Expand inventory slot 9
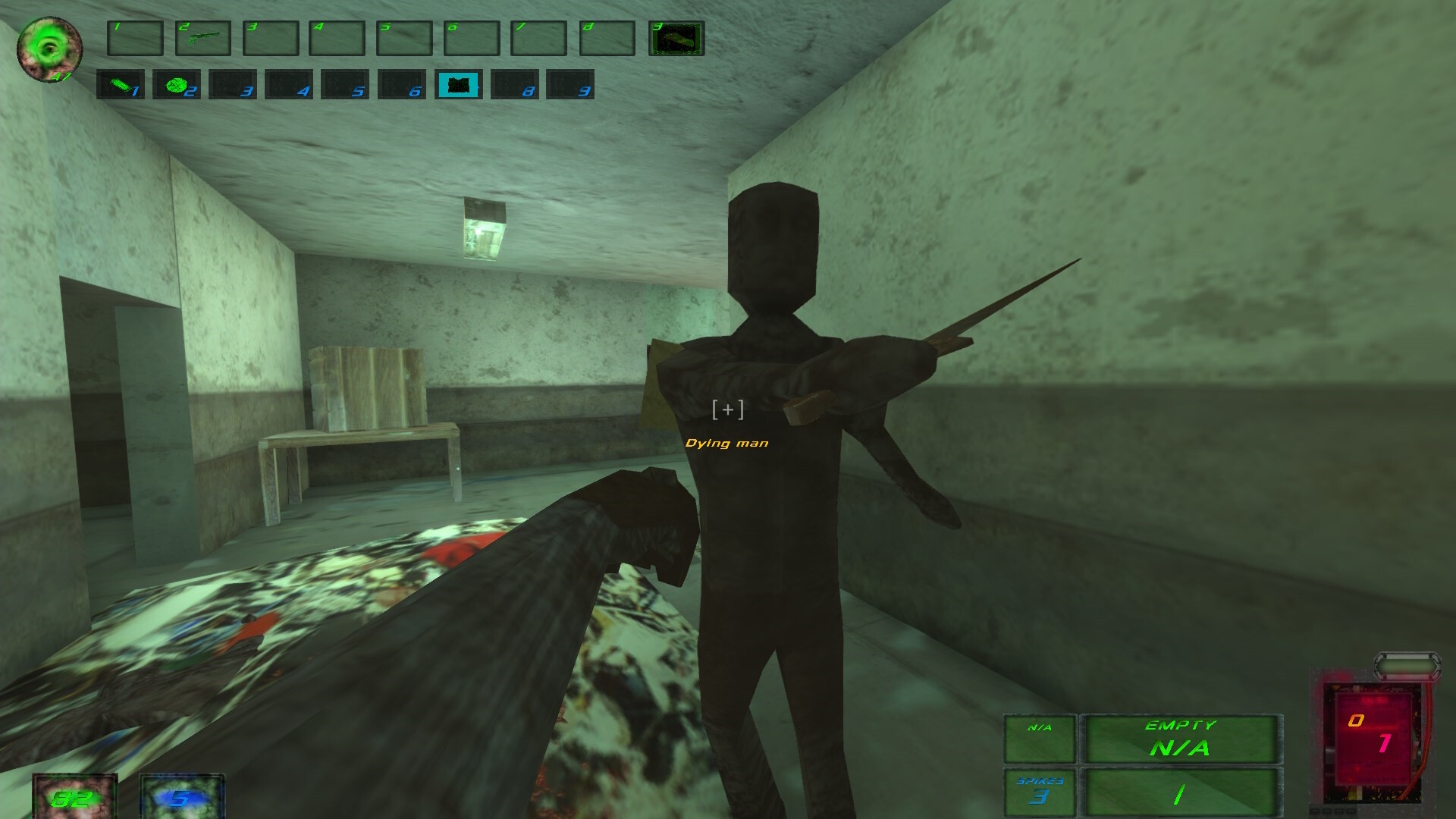The width and height of the screenshot is (1456, 819). tap(570, 86)
